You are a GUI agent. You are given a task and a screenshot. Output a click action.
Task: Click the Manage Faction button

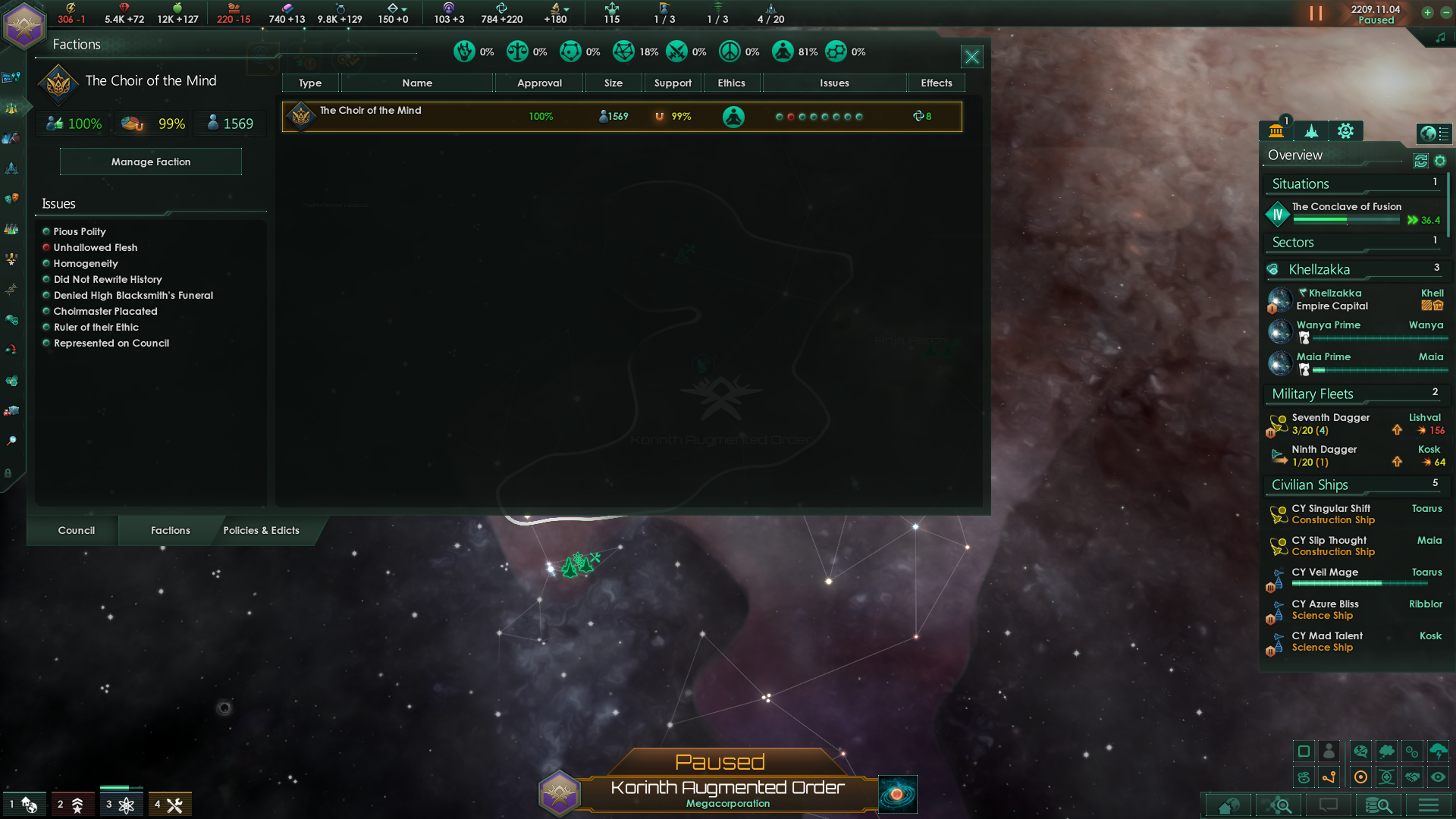click(150, 162)
